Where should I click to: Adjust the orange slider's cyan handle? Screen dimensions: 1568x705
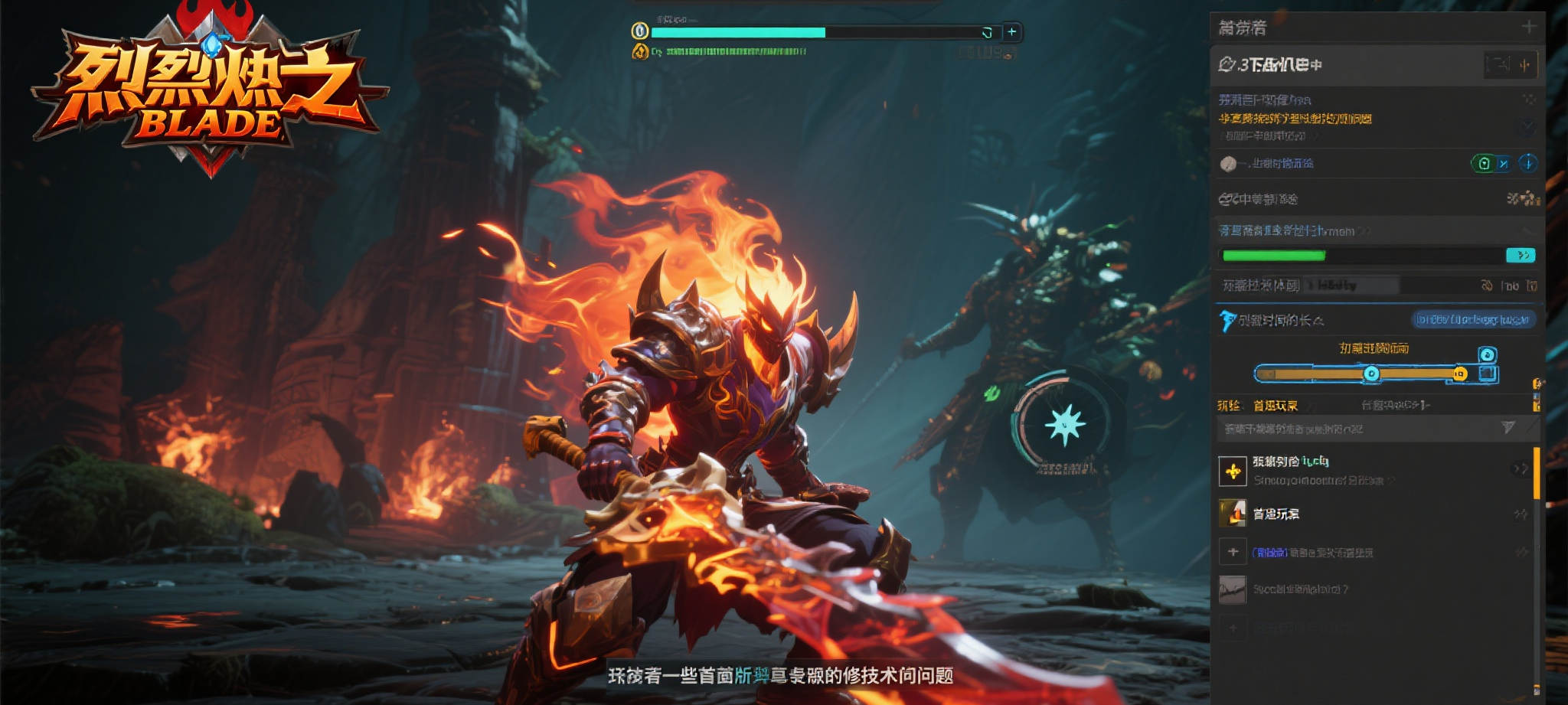pyautogui.click(x=1371, y=374)
